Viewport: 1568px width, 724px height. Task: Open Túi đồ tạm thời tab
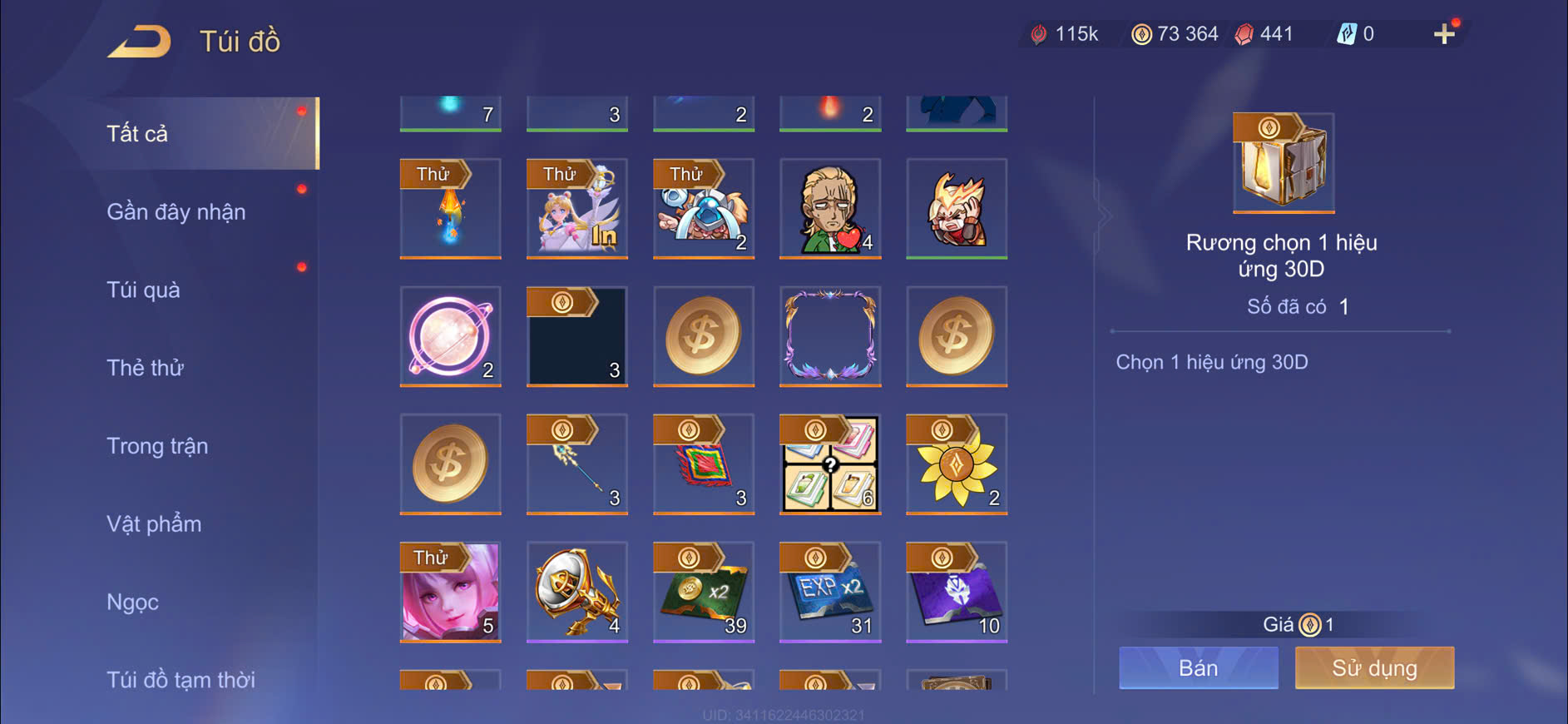pos(181,680)
